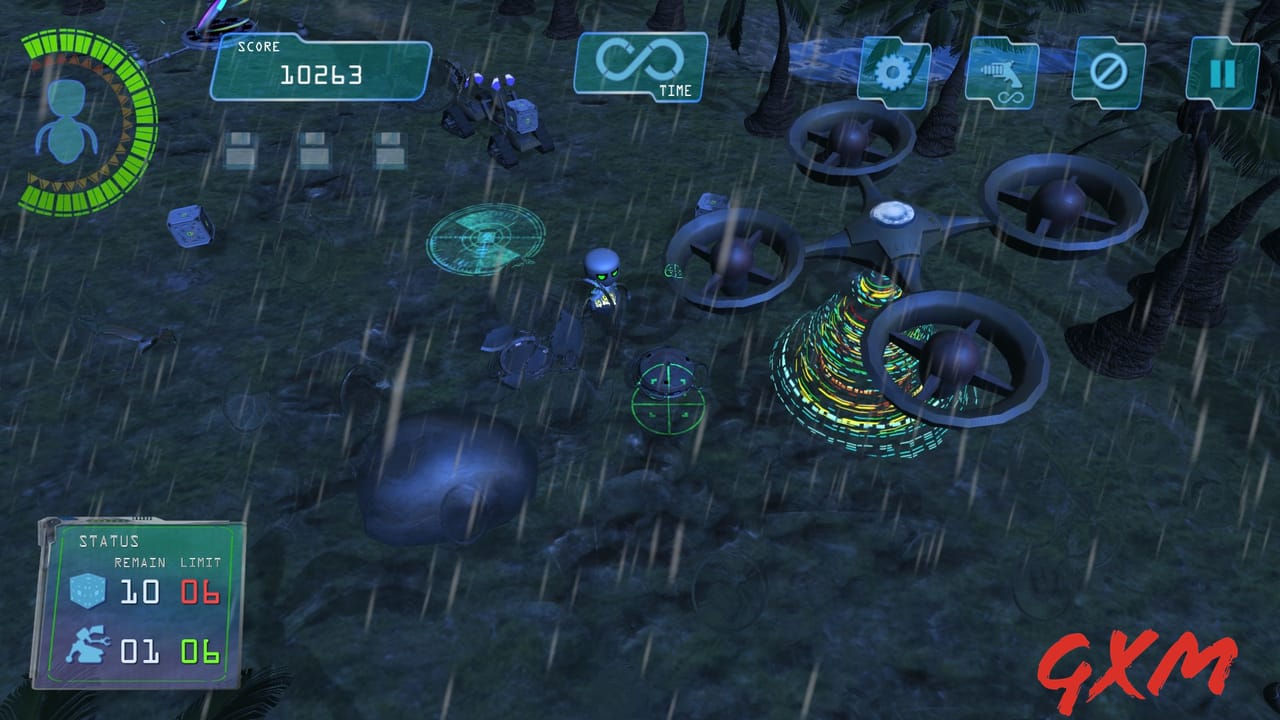Toggle the second floppy disk save slot
Viewport: 1280px width, 720px height.
[315, 150]
